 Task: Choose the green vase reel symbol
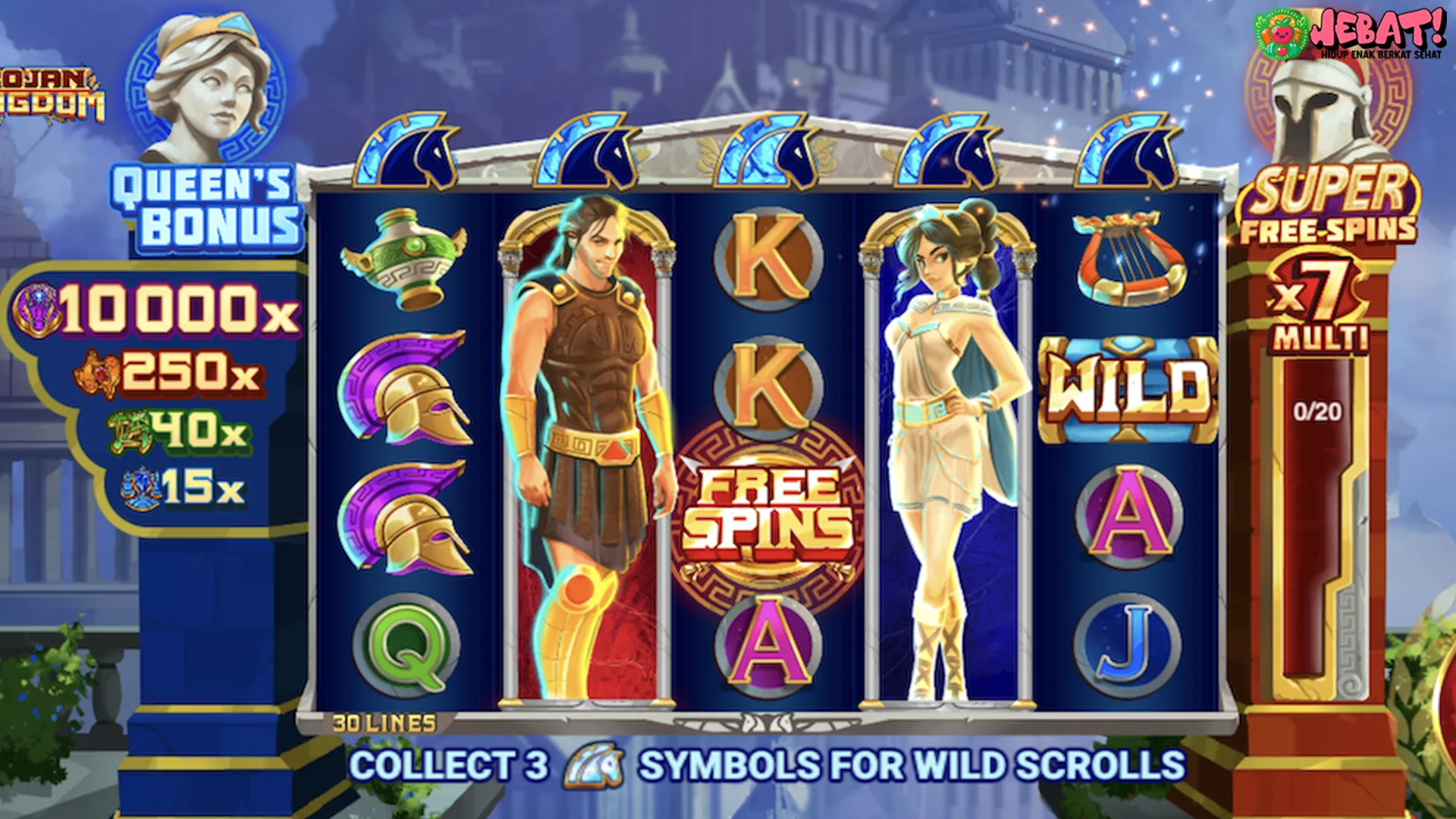[405, 259]
